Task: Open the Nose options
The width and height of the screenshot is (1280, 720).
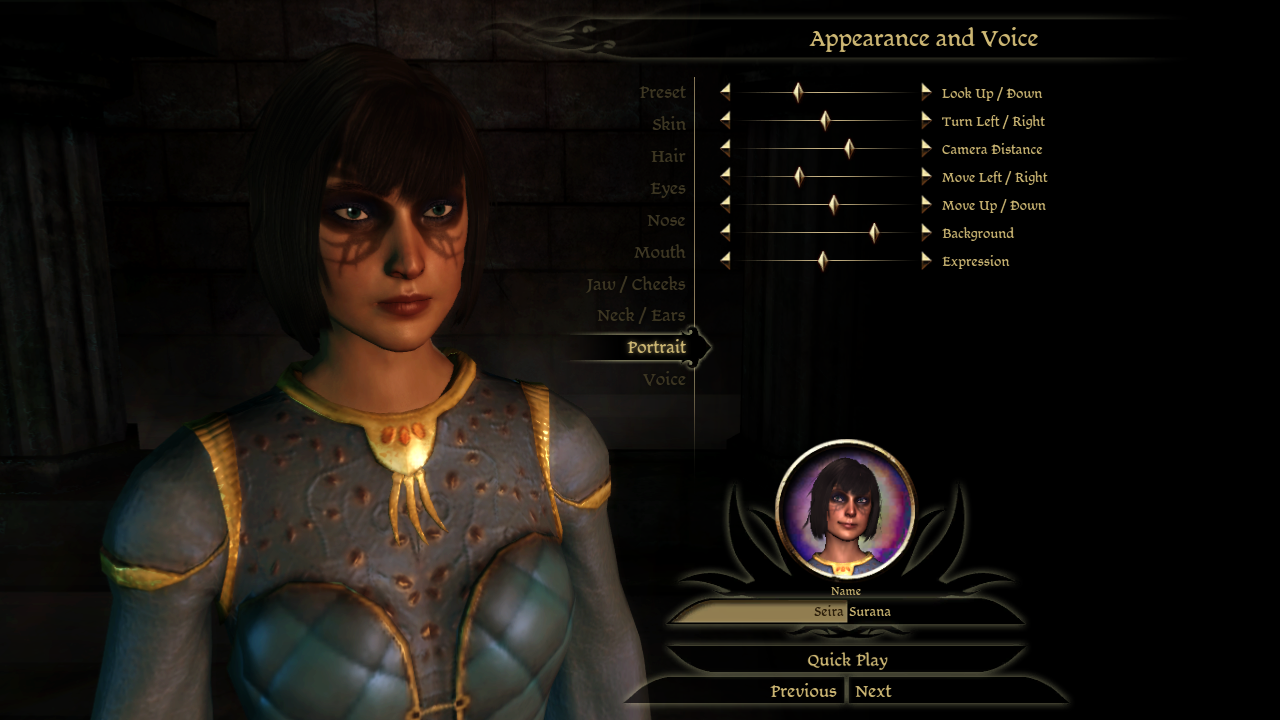Action: point(665,221)
